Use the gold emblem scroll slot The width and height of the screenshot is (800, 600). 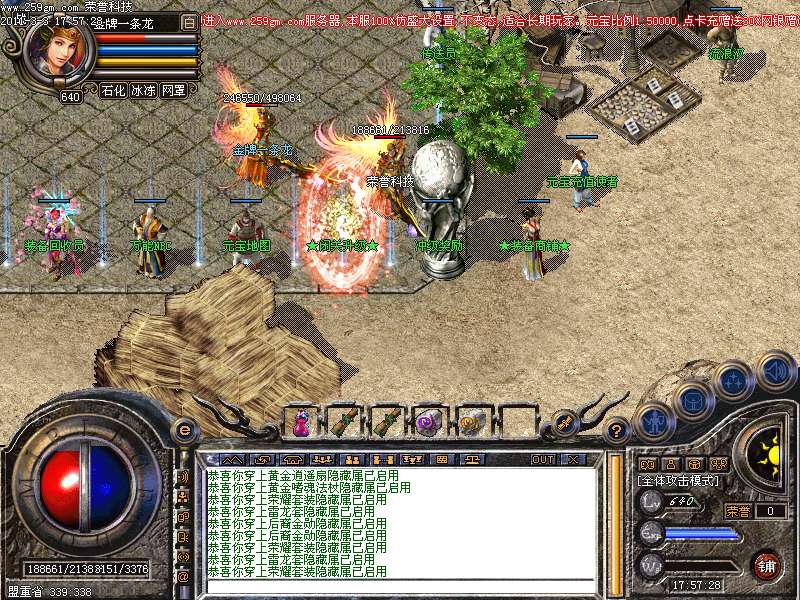click(472, 421)
